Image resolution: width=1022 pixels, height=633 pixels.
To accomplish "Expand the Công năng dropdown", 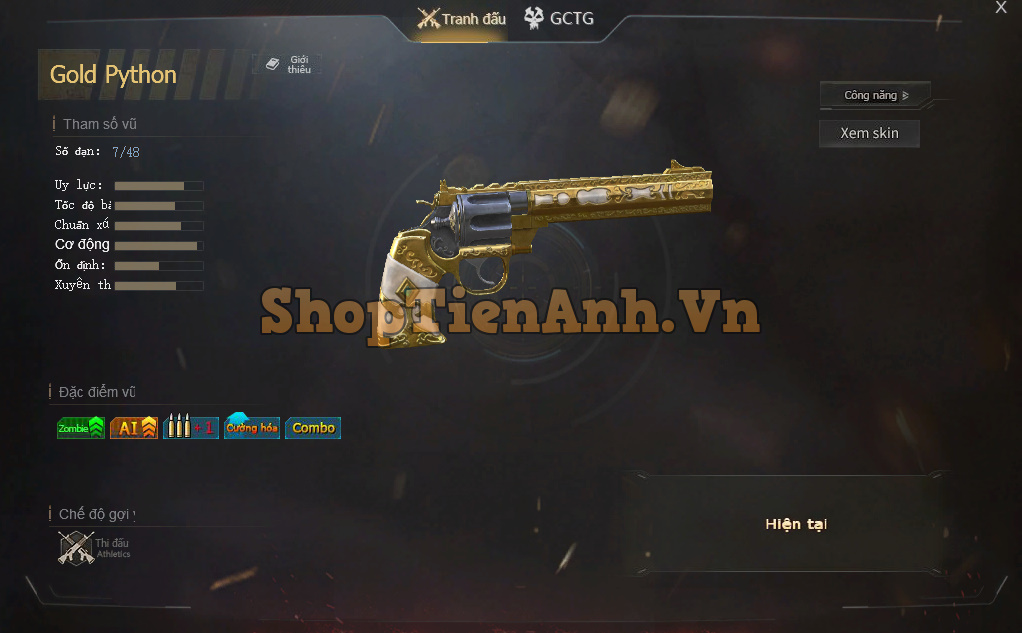I will pyautogui.click(x=875, y=96).
